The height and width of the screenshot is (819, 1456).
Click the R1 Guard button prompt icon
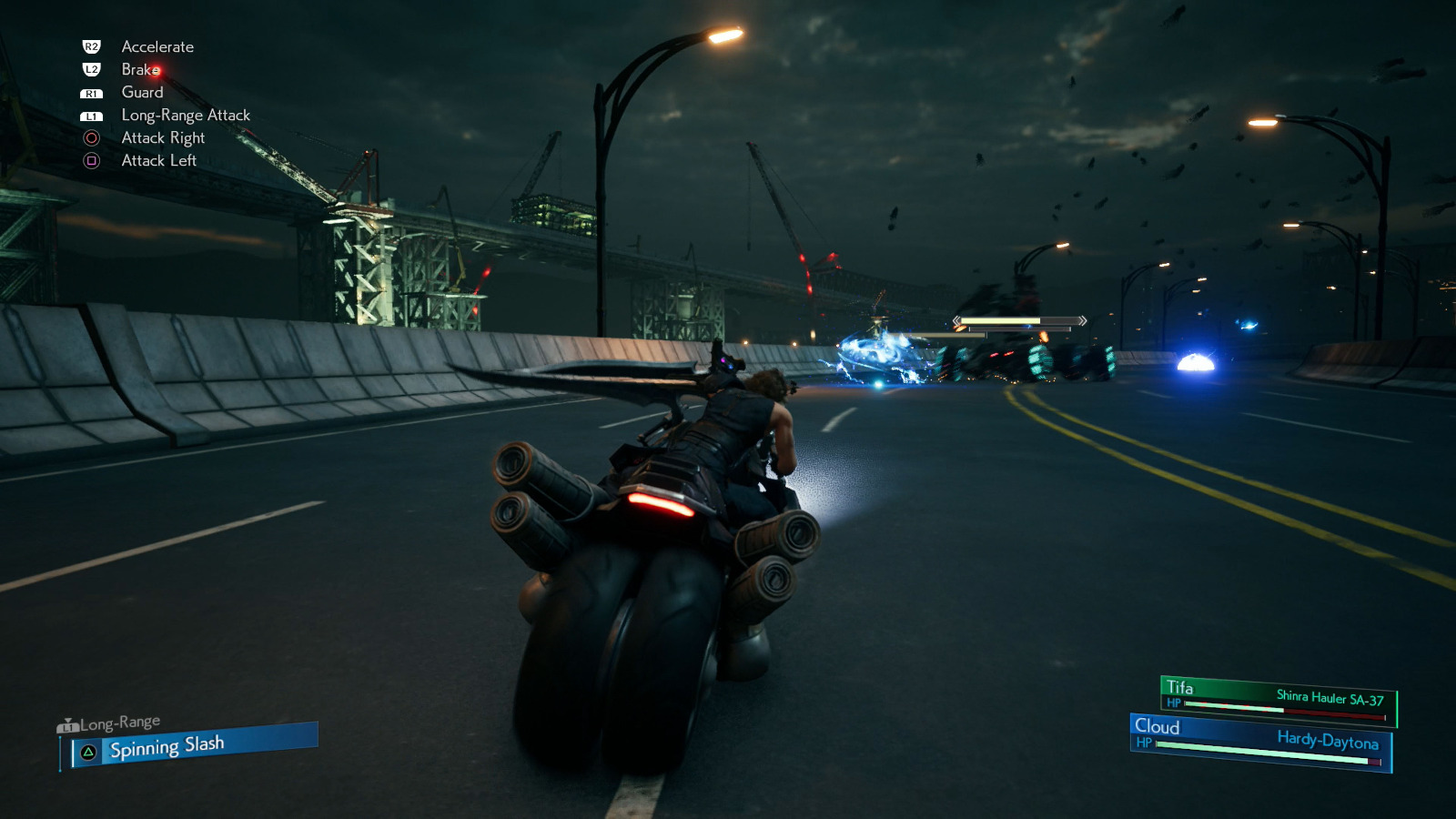[91, 92]
